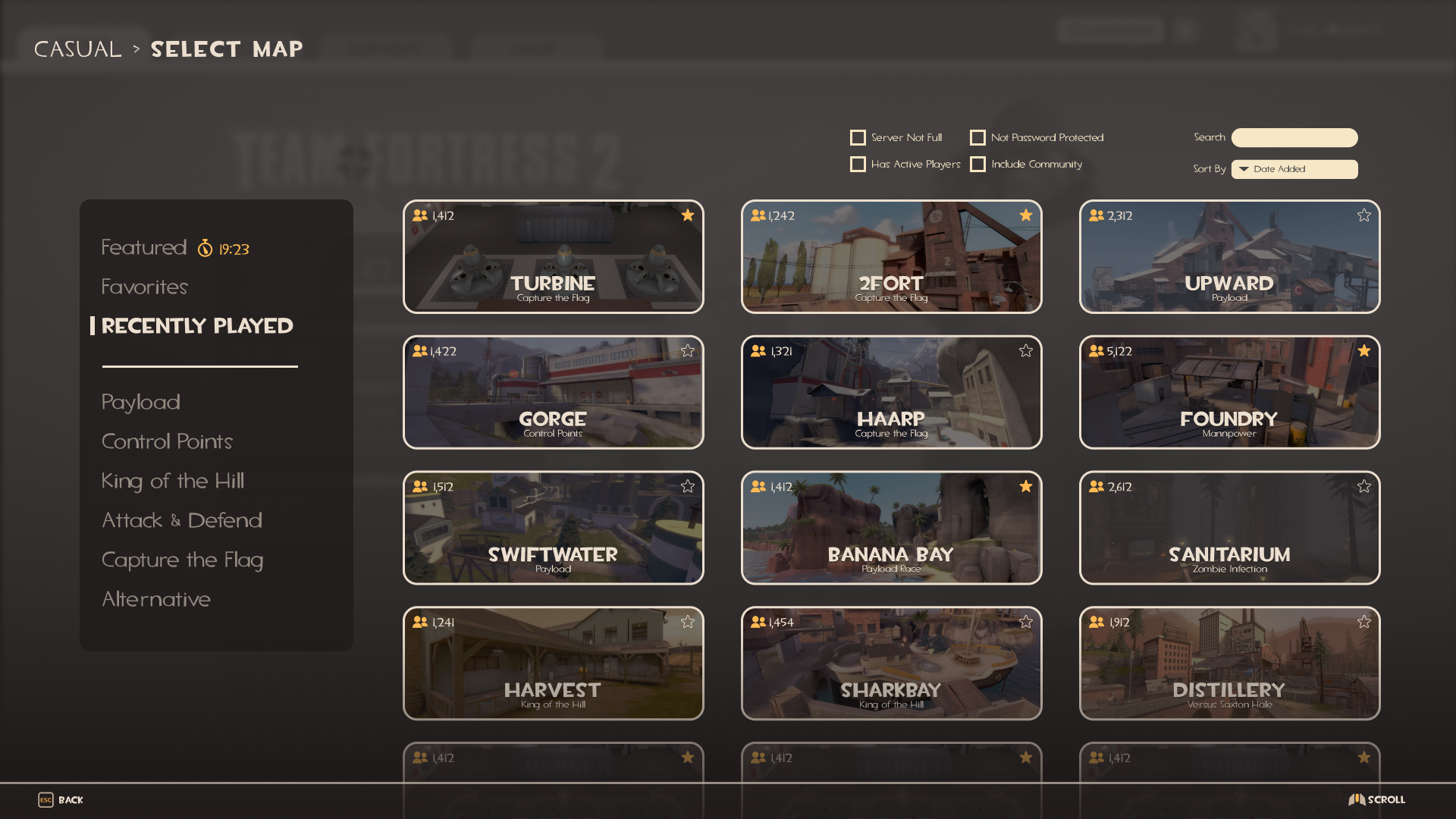The height and width of the screenshot is (819, 1456).
Task: Favorite the Upward map
Action: (1363, 215)
